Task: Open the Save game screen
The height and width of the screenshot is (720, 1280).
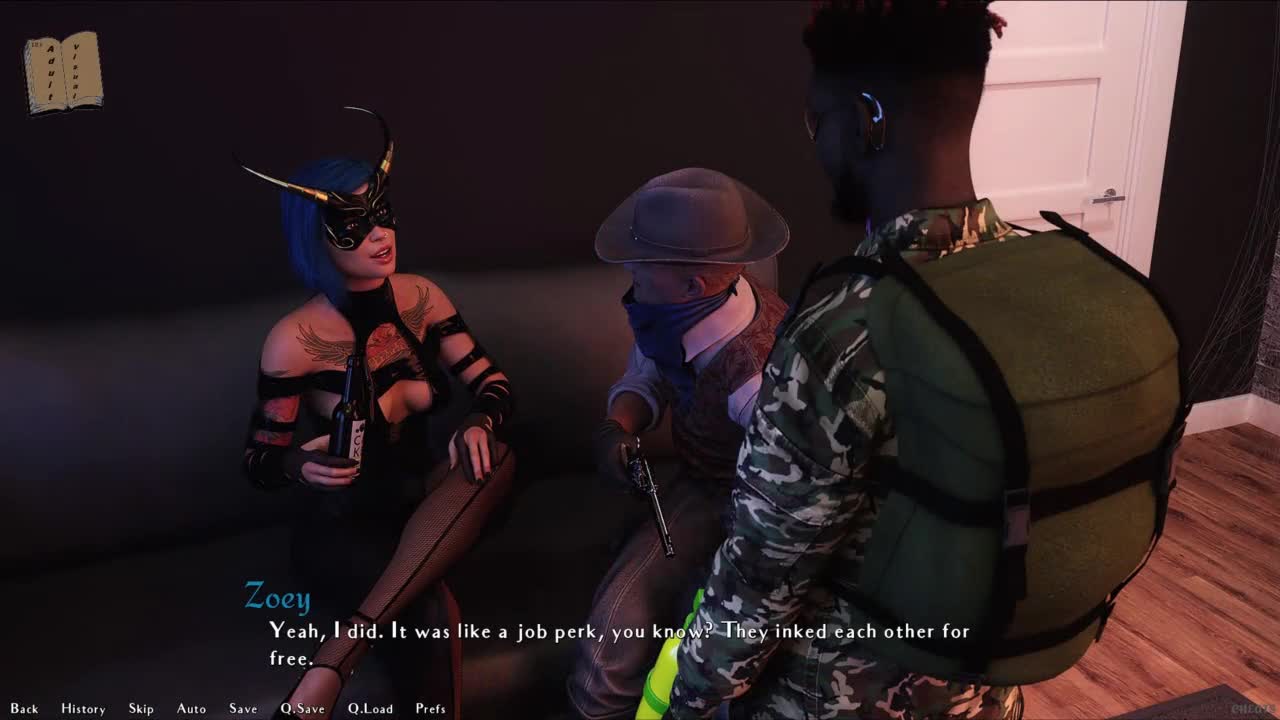Action: (243, 709)
